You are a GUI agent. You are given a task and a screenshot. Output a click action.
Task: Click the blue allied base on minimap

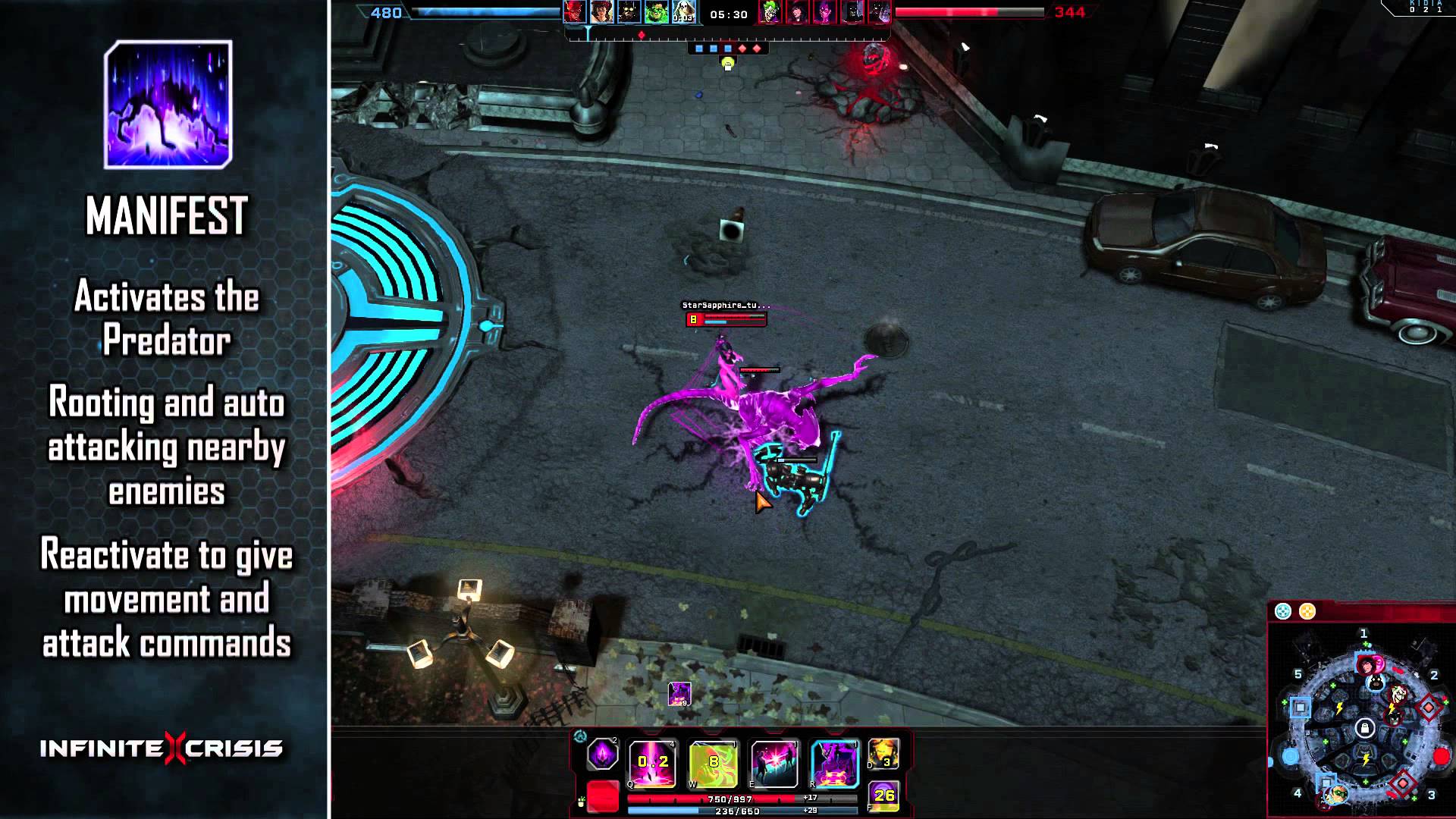1290,756
